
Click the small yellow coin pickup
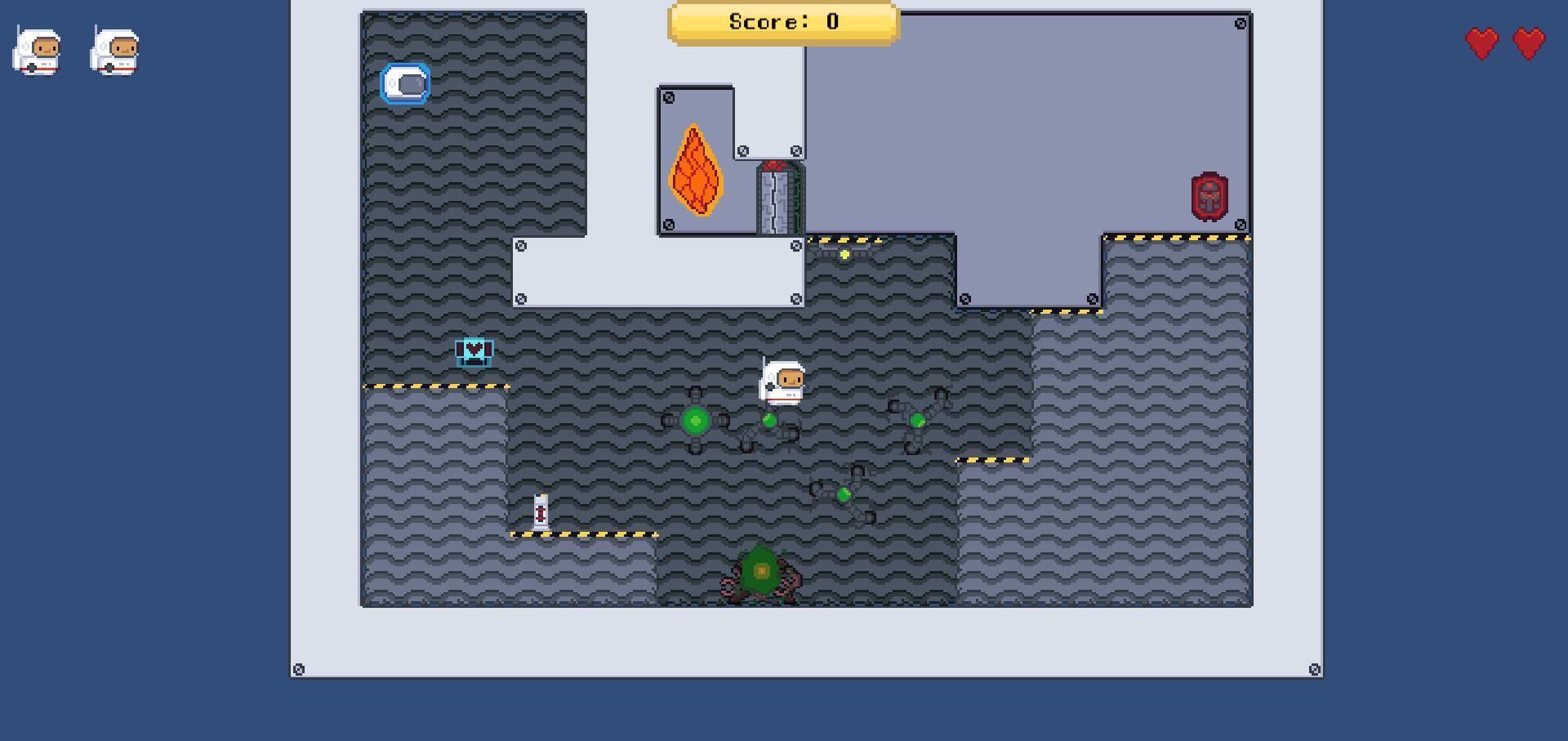pos(845,253)
